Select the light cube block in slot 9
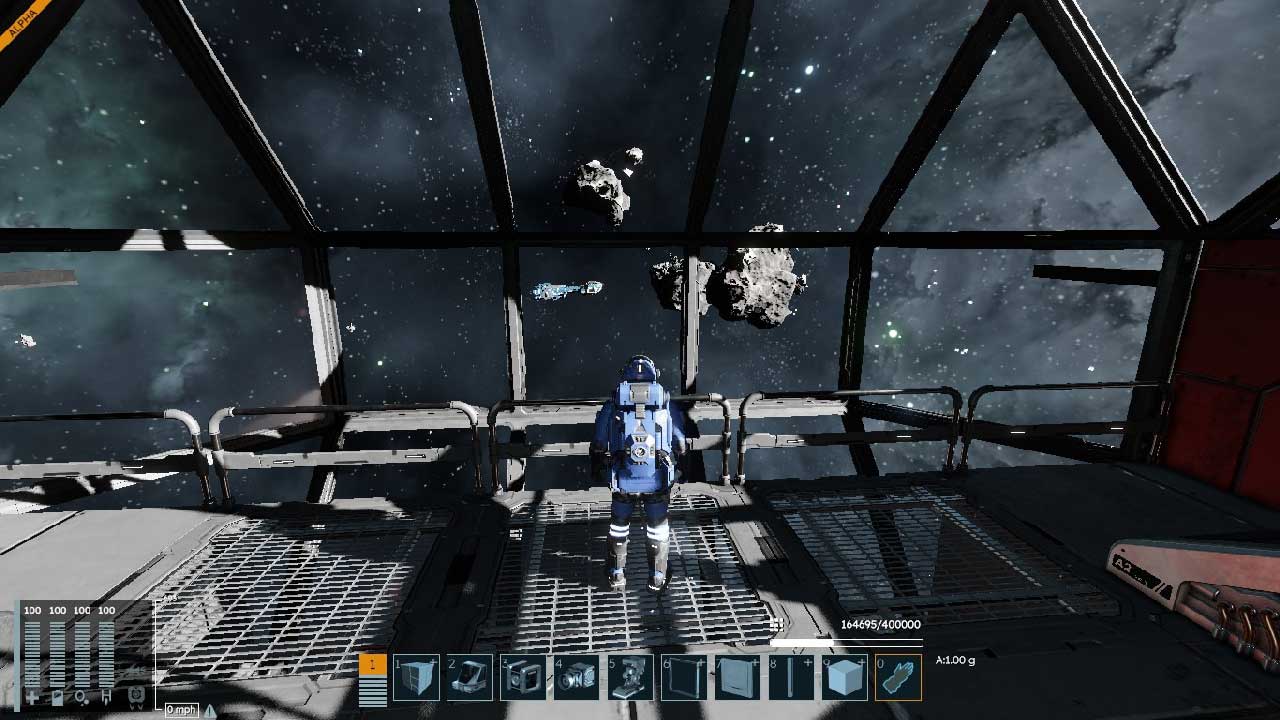Screen dimensions: 1280x720 click(844, 677)
